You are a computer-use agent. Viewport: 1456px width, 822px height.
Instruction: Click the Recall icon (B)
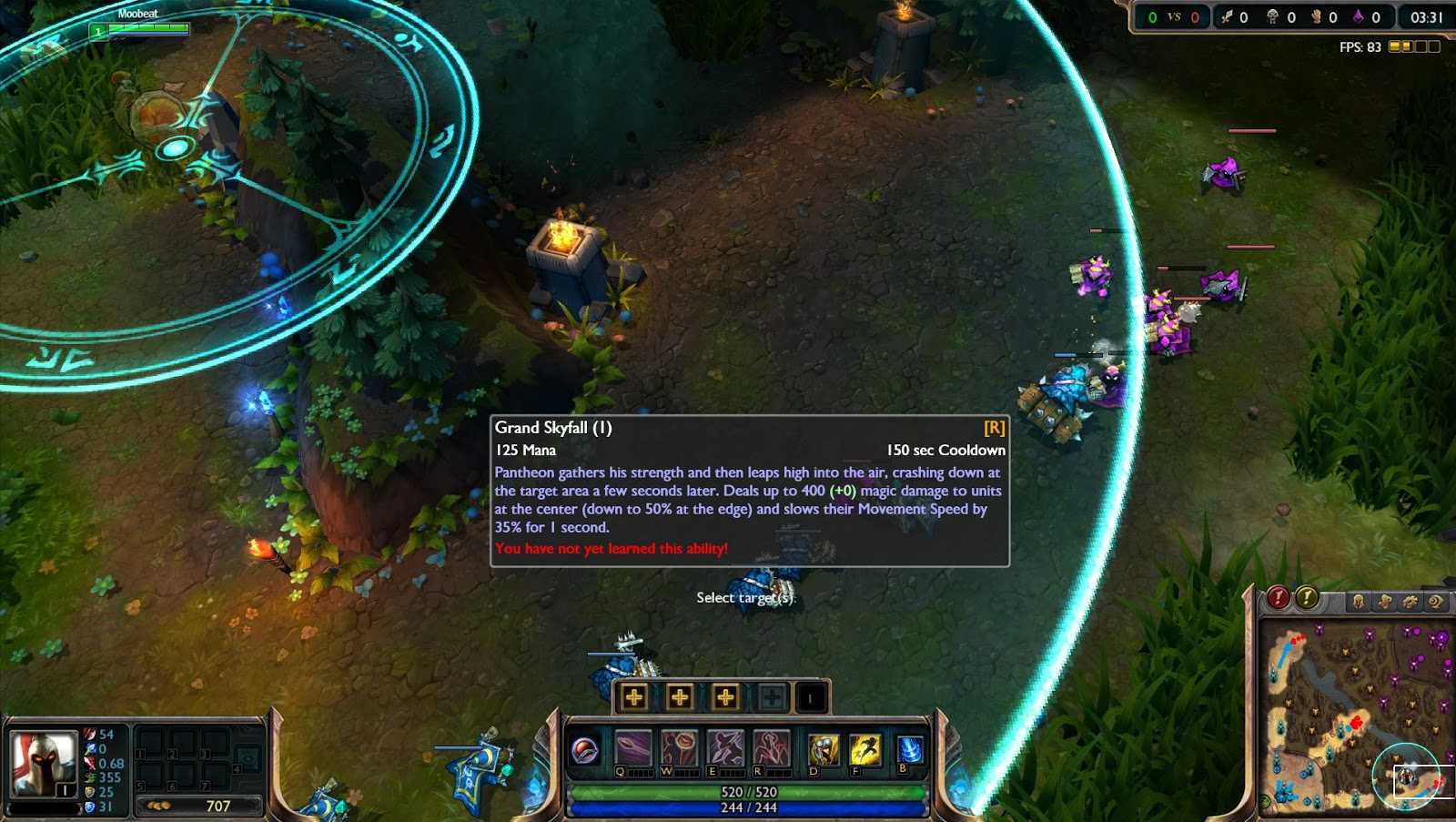point(909,748)
